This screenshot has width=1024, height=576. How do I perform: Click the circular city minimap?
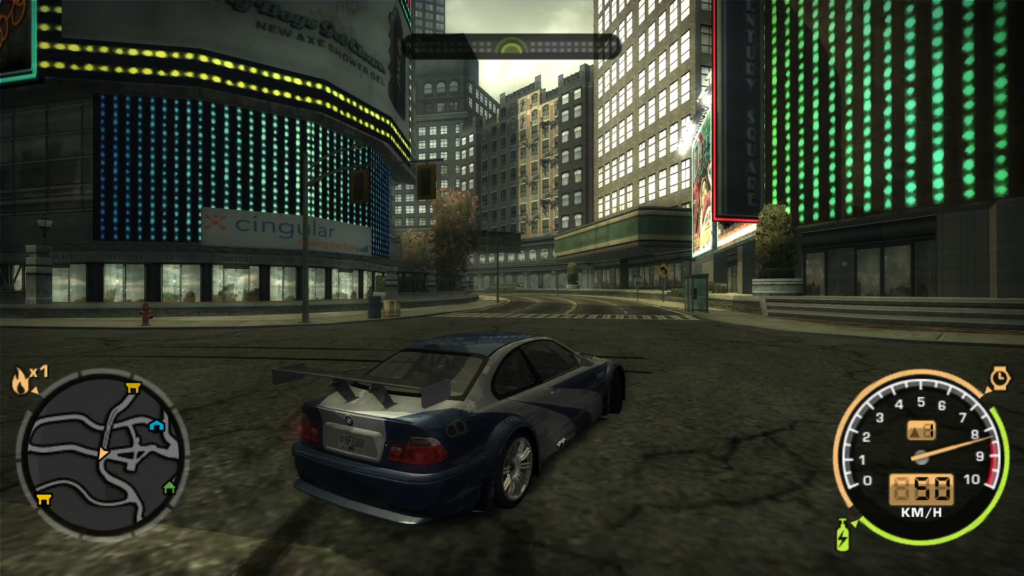(x=103, y=455)
